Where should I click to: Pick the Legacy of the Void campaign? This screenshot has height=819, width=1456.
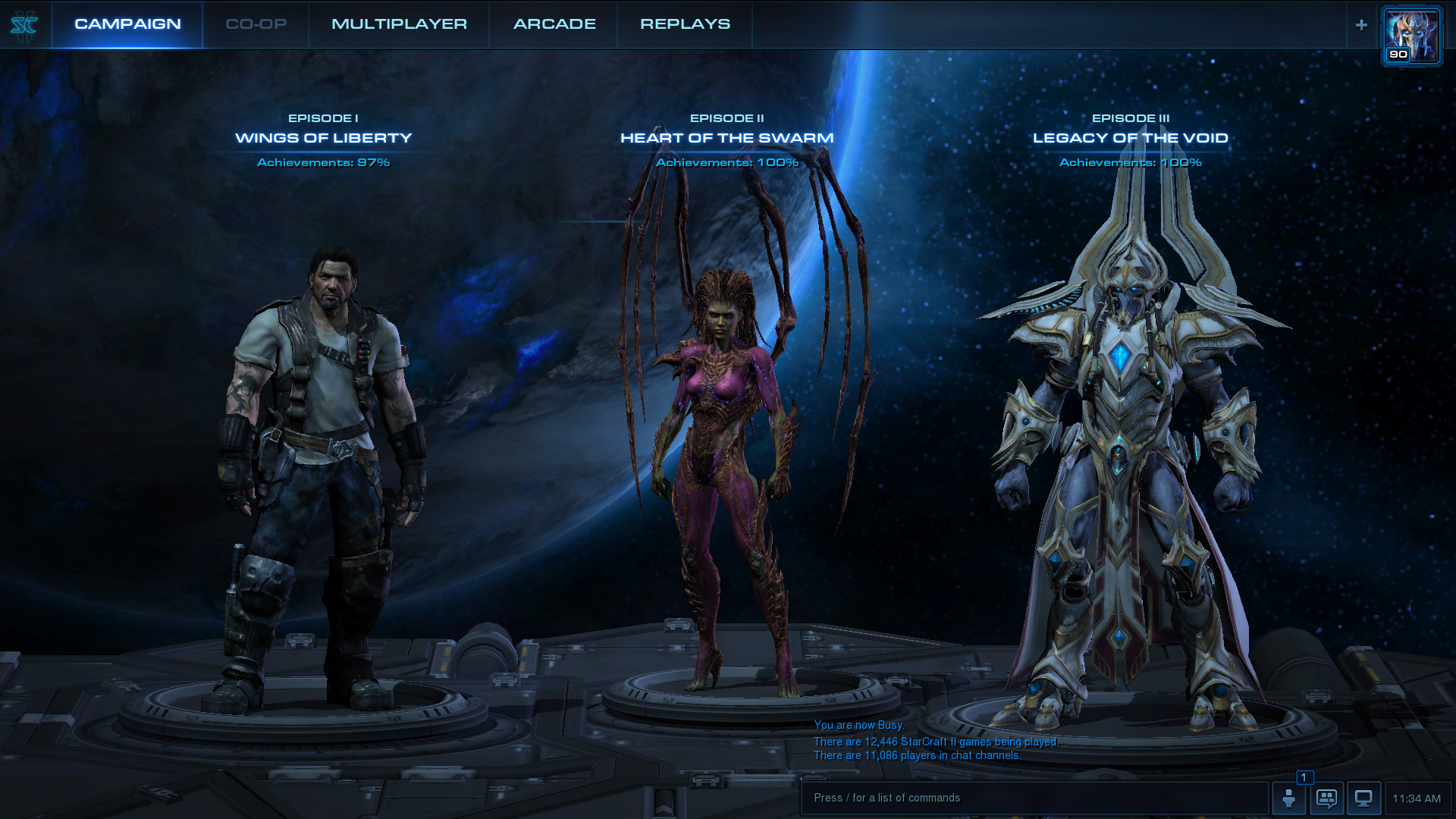(x=1130, y=138)
